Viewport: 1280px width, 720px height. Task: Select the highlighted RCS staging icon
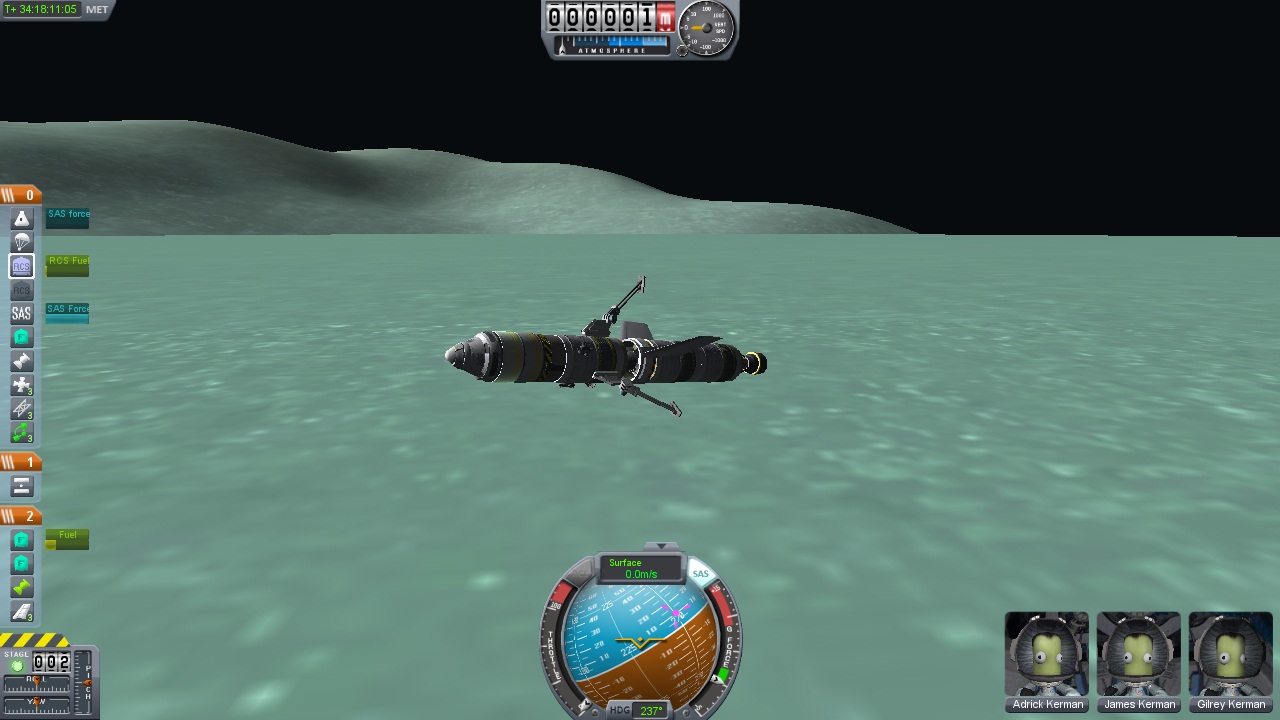[21, 266]
